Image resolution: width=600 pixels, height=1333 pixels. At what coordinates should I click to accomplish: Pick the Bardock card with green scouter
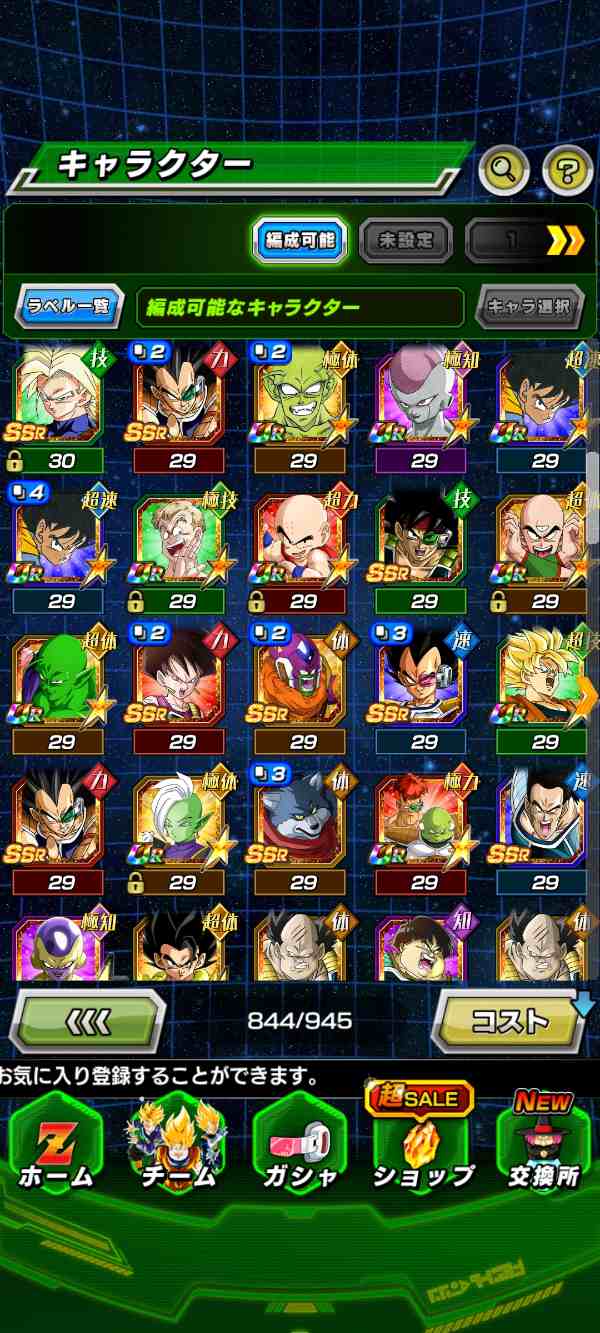(x=423, y=540)
